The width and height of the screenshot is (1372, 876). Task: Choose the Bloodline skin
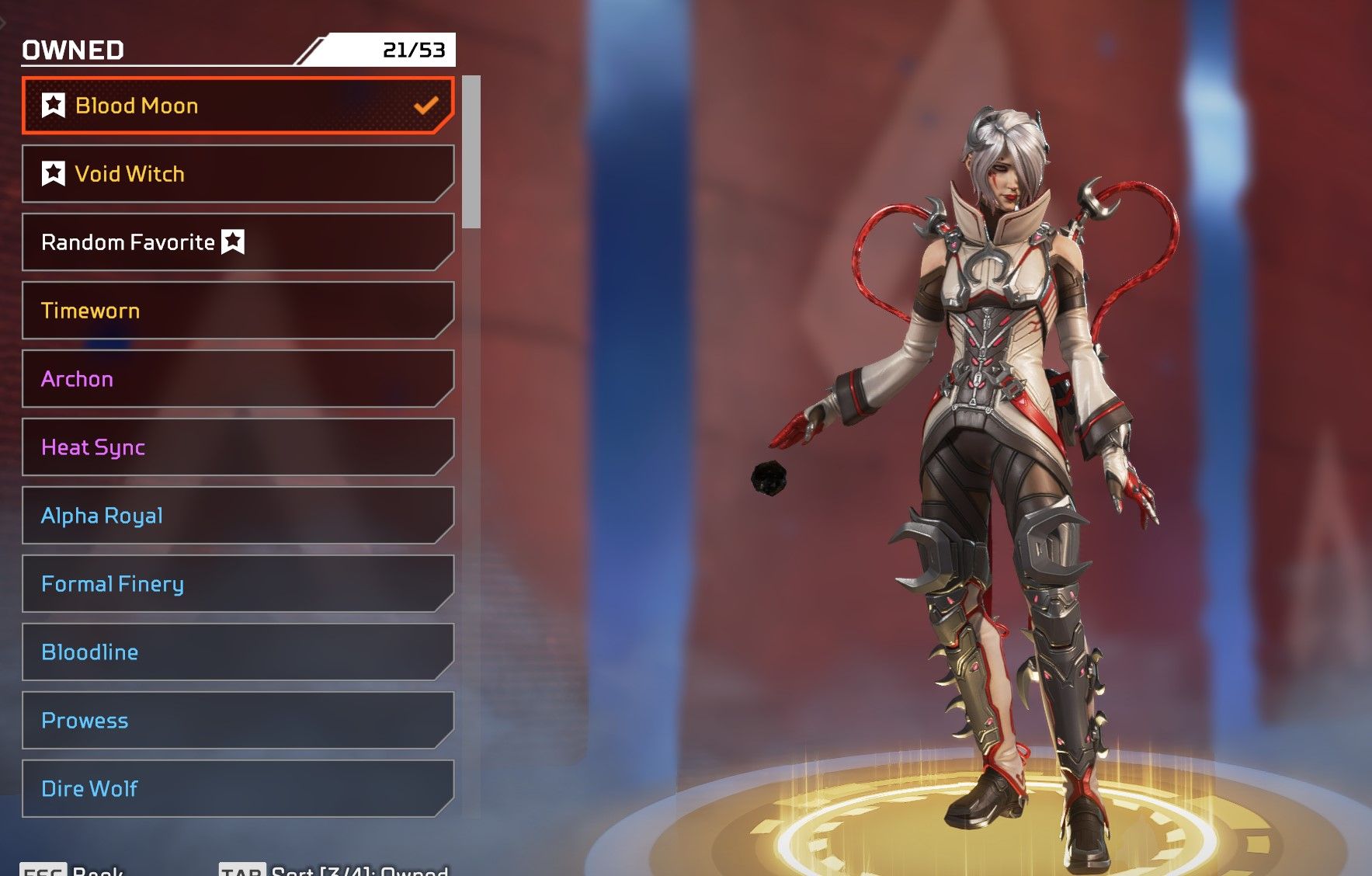click(237, 652)
